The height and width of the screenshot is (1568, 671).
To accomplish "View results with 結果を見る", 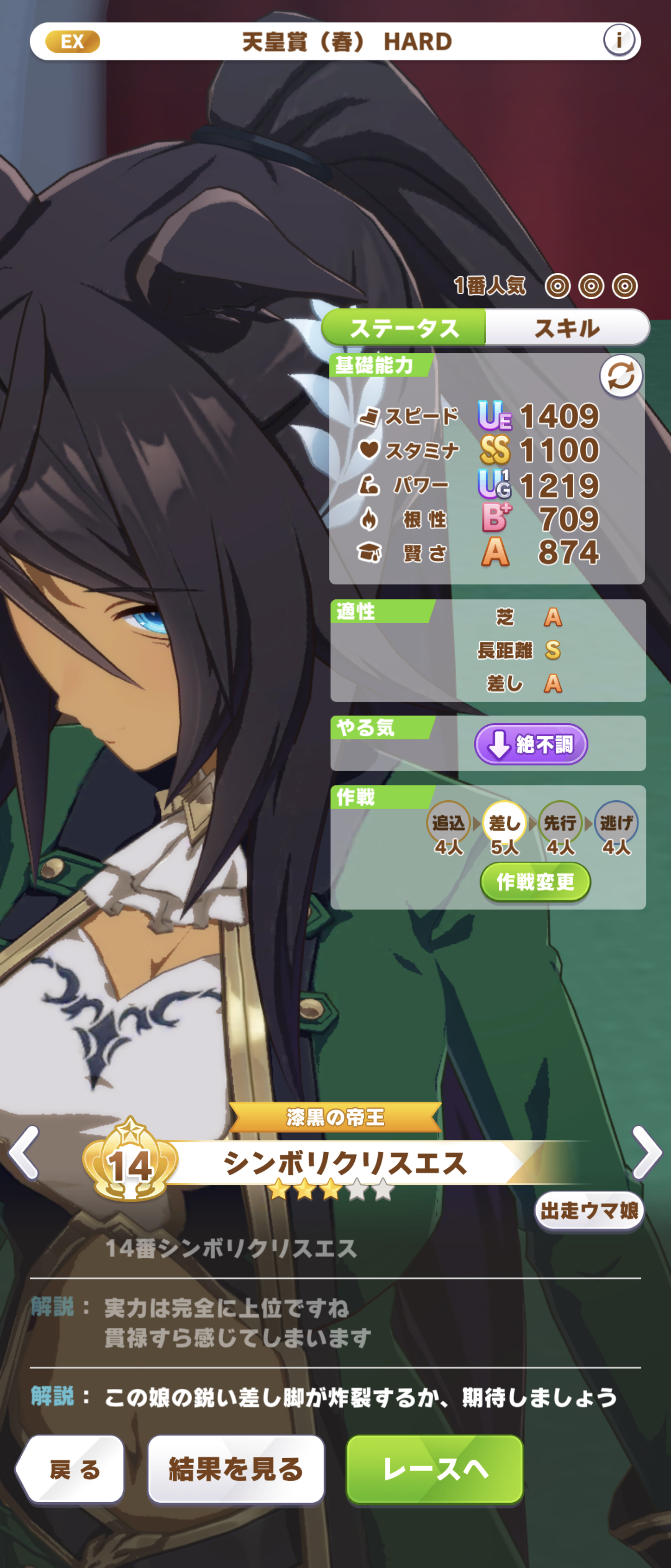I will click(x=236, y=1470).
